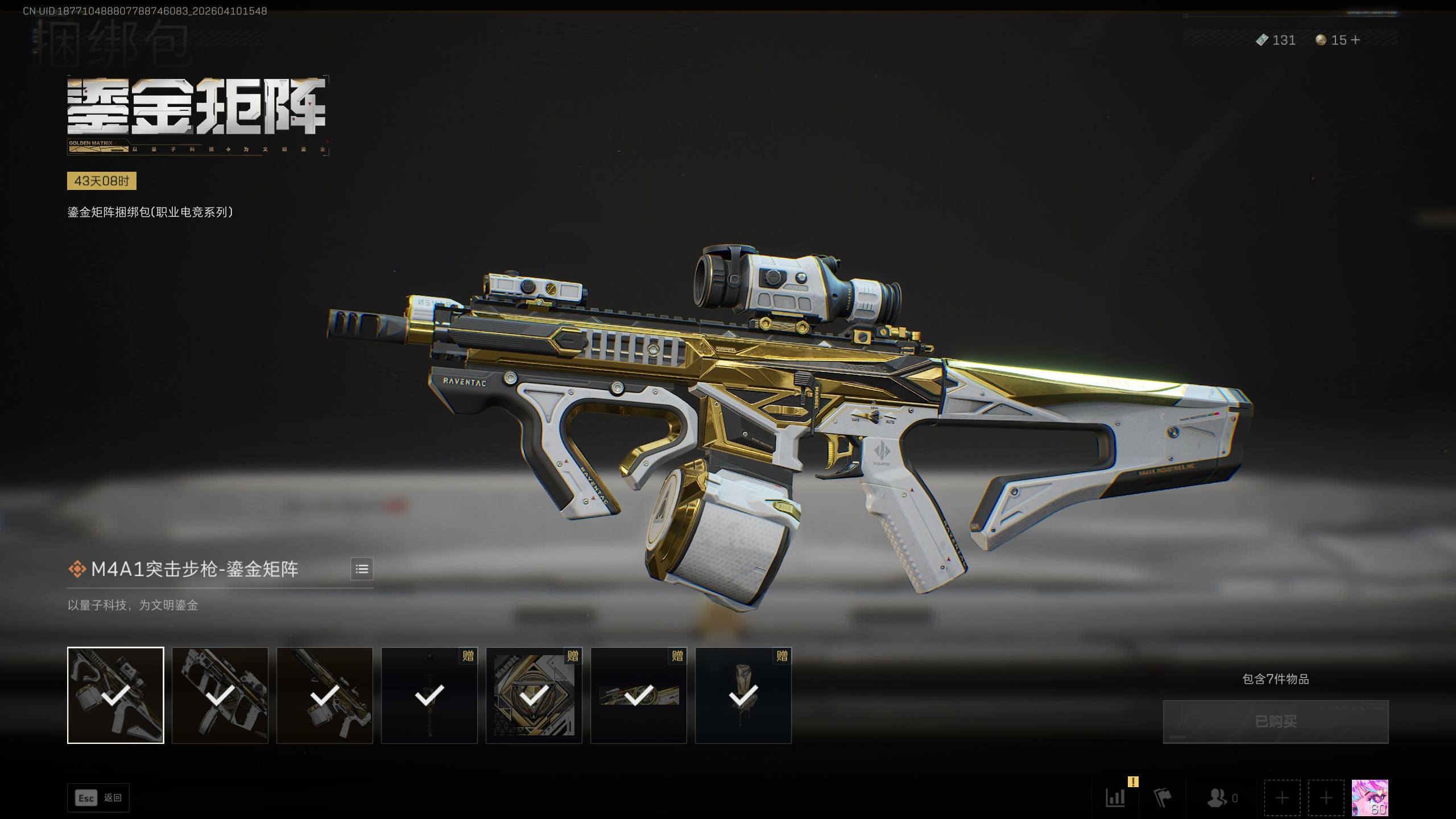
Task: Open the weapon details list icon
Action: click(362, 569)
